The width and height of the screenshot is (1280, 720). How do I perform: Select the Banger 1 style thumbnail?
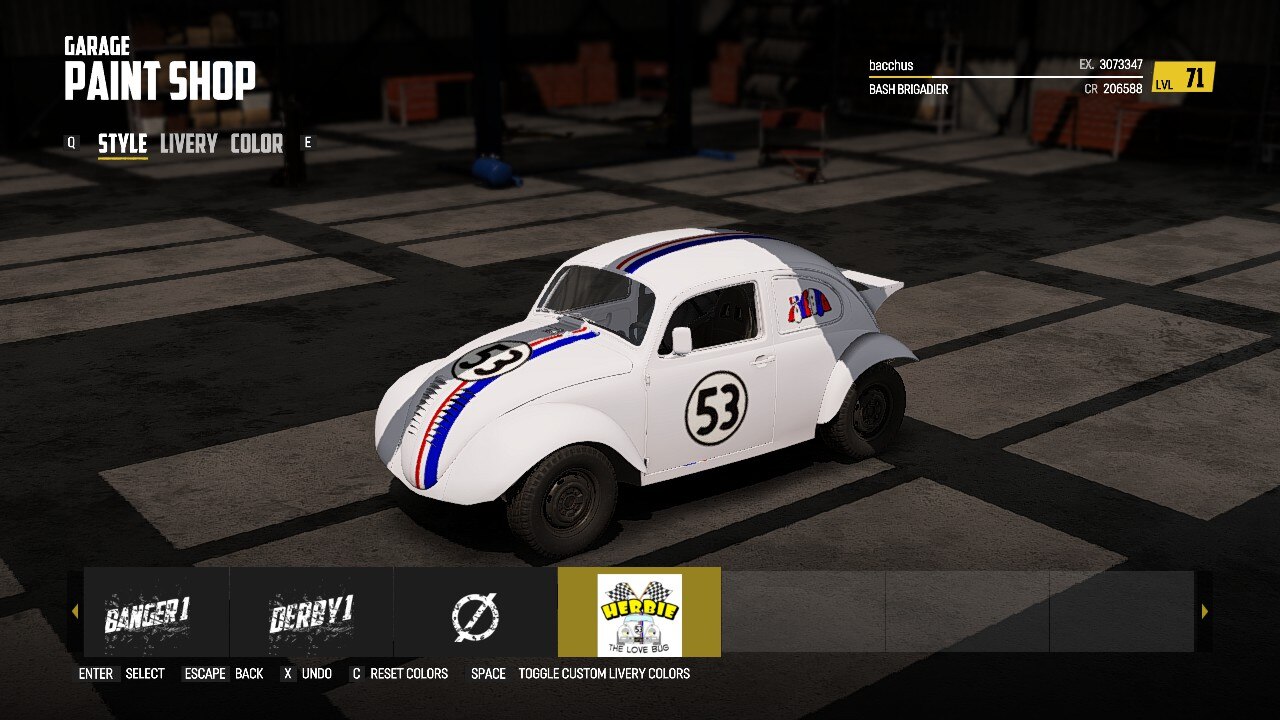[x=147, y=612]
